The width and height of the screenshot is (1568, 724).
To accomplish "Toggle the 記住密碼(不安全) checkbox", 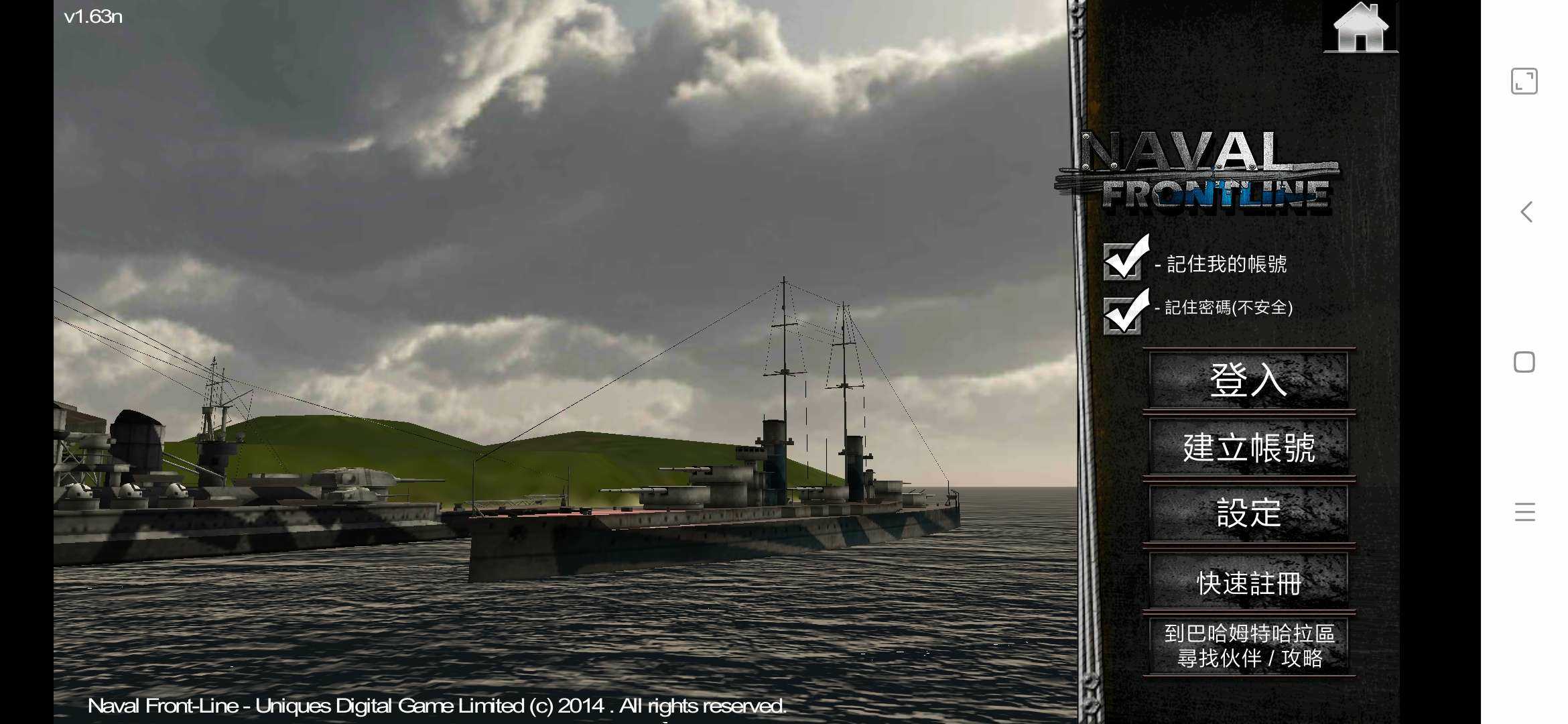I will click(1123, 313).
